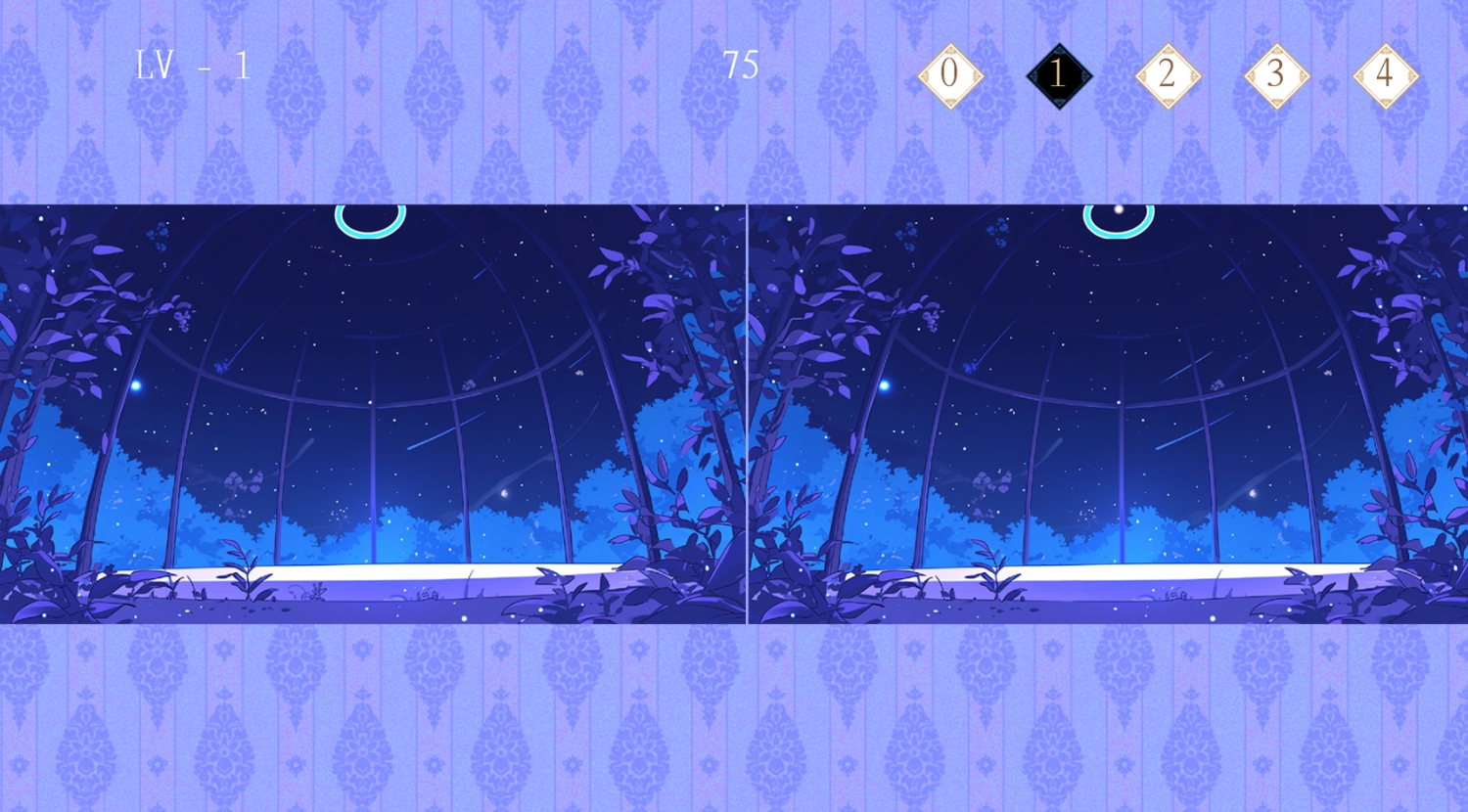Switch focus to the right puzzle image

(x=1106, y=411)
